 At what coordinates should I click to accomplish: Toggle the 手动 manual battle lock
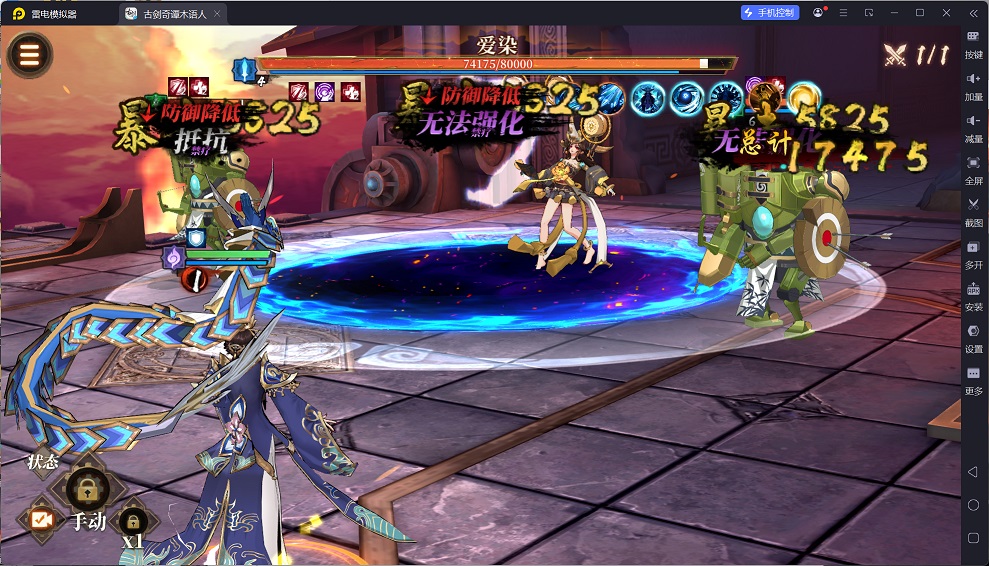[x=88, y=490]
